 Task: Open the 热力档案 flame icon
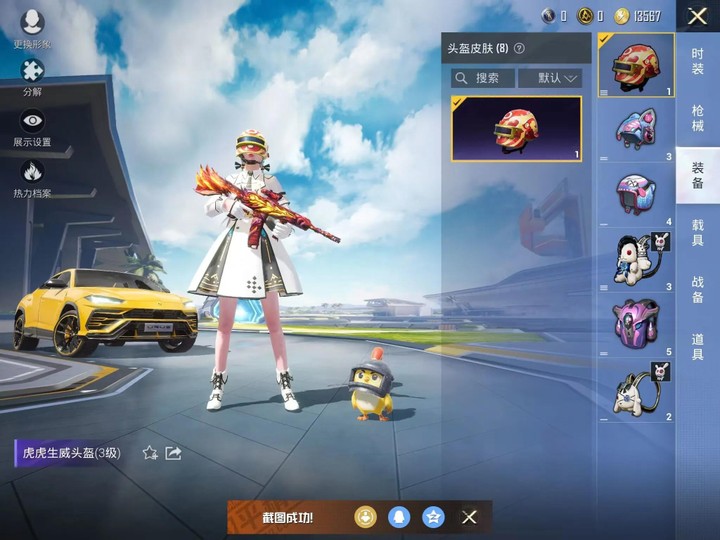[x=32, y=177]
